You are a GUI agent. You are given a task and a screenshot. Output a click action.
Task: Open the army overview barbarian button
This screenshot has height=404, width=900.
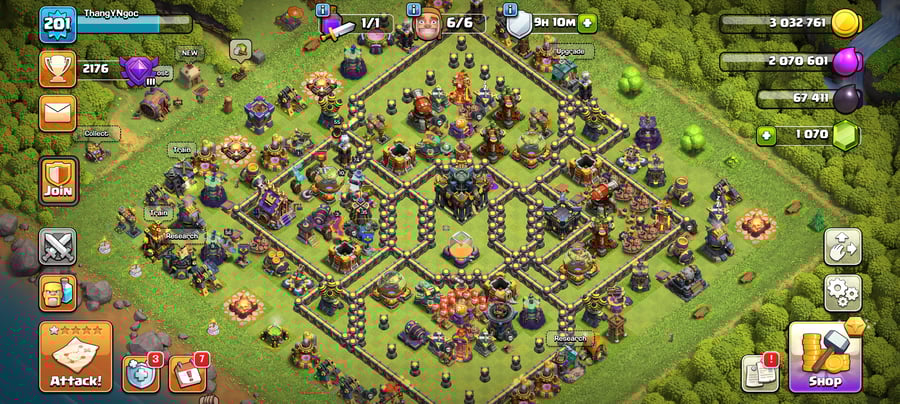[x=57, y=292]
